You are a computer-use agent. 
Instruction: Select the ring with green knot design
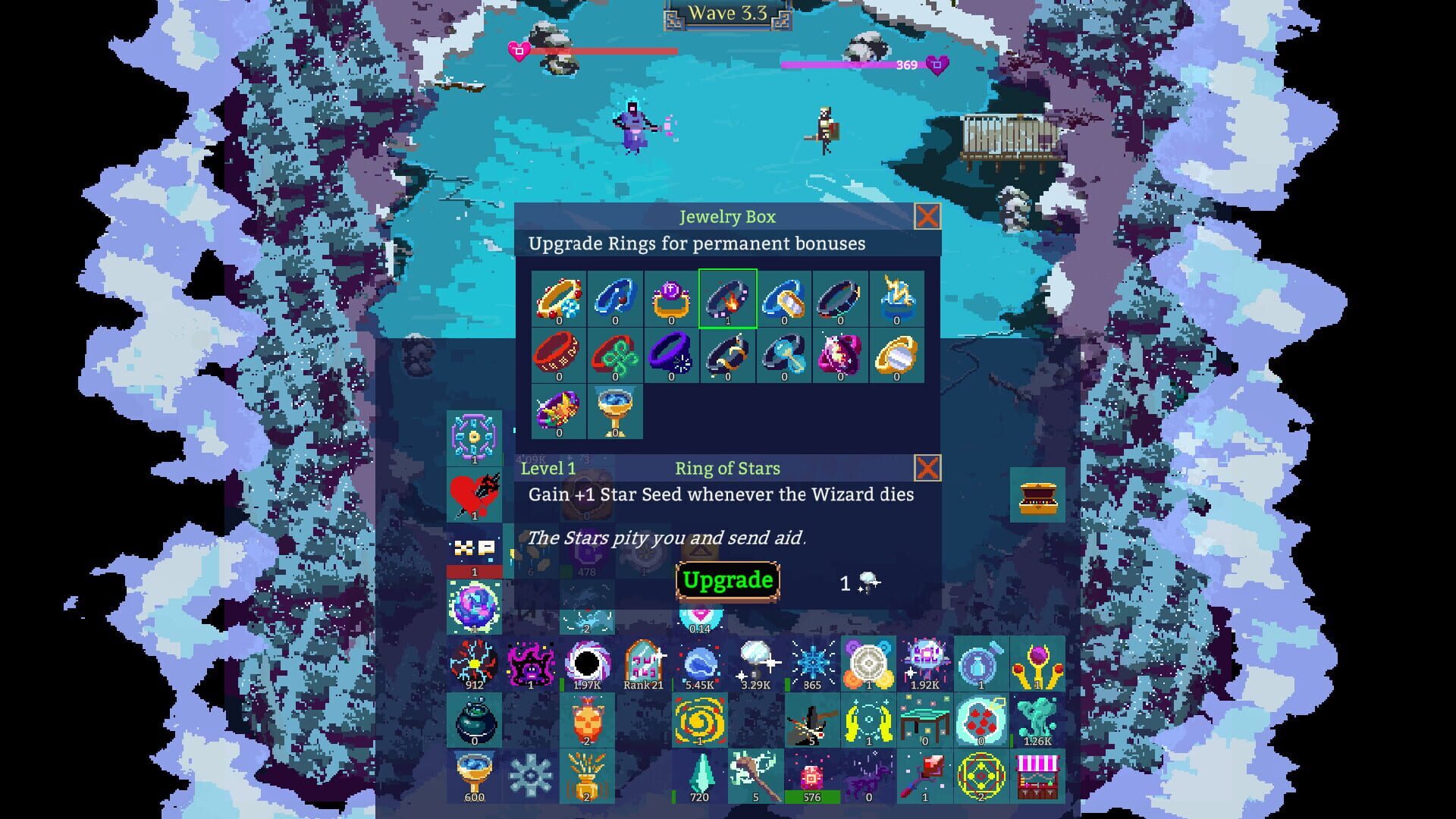pyautogui.click(x=614, y=354)
